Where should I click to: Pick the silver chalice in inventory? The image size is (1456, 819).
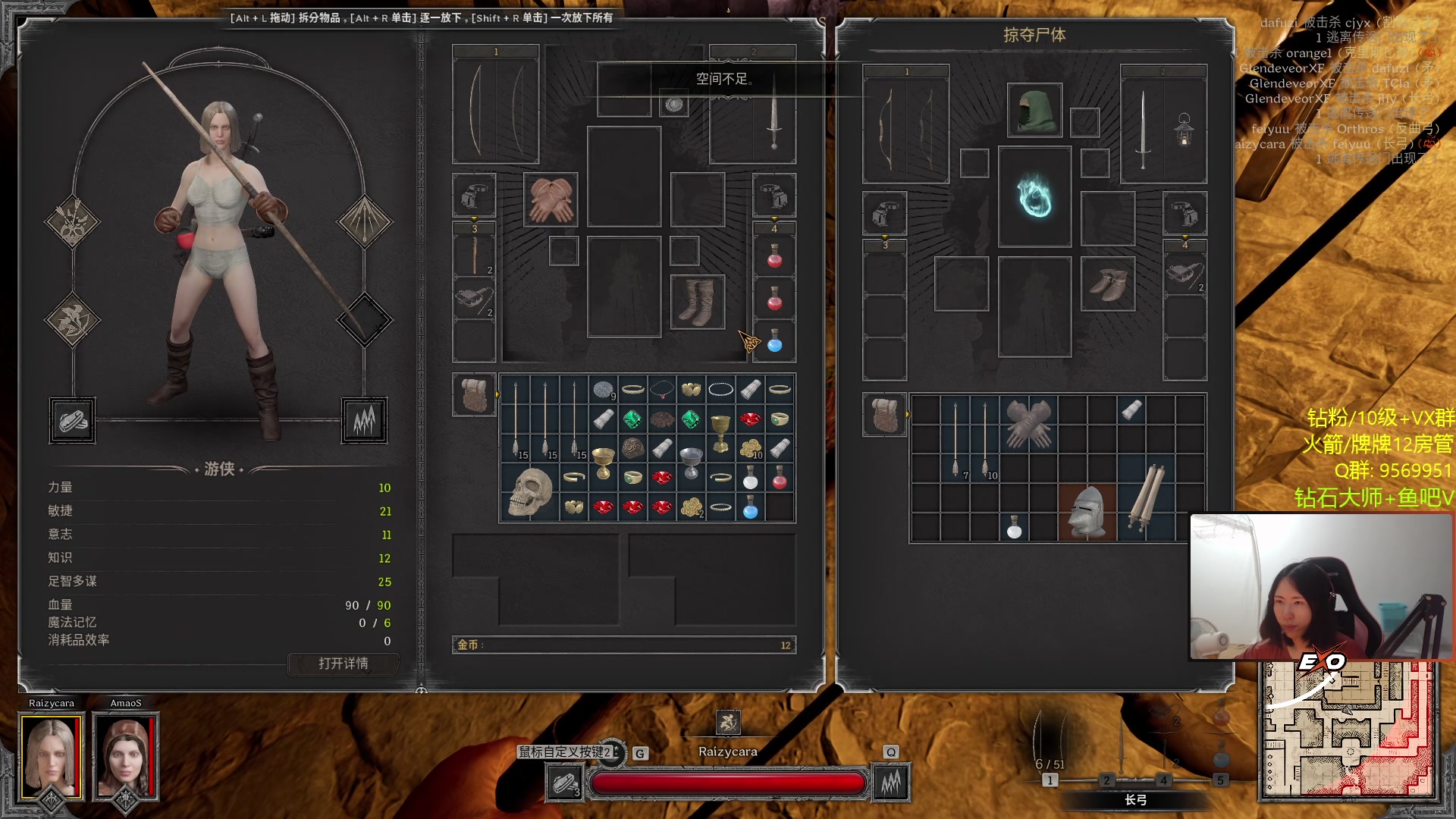(x=691, y=461)
